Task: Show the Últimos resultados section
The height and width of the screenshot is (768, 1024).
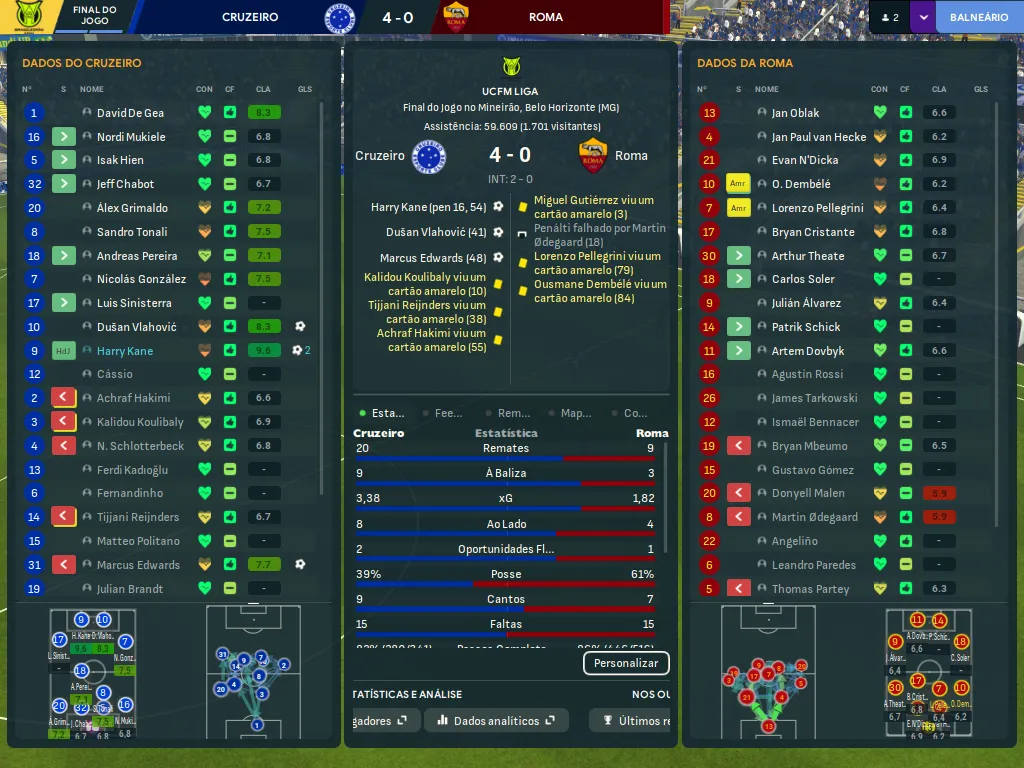Action: [634, 720]
